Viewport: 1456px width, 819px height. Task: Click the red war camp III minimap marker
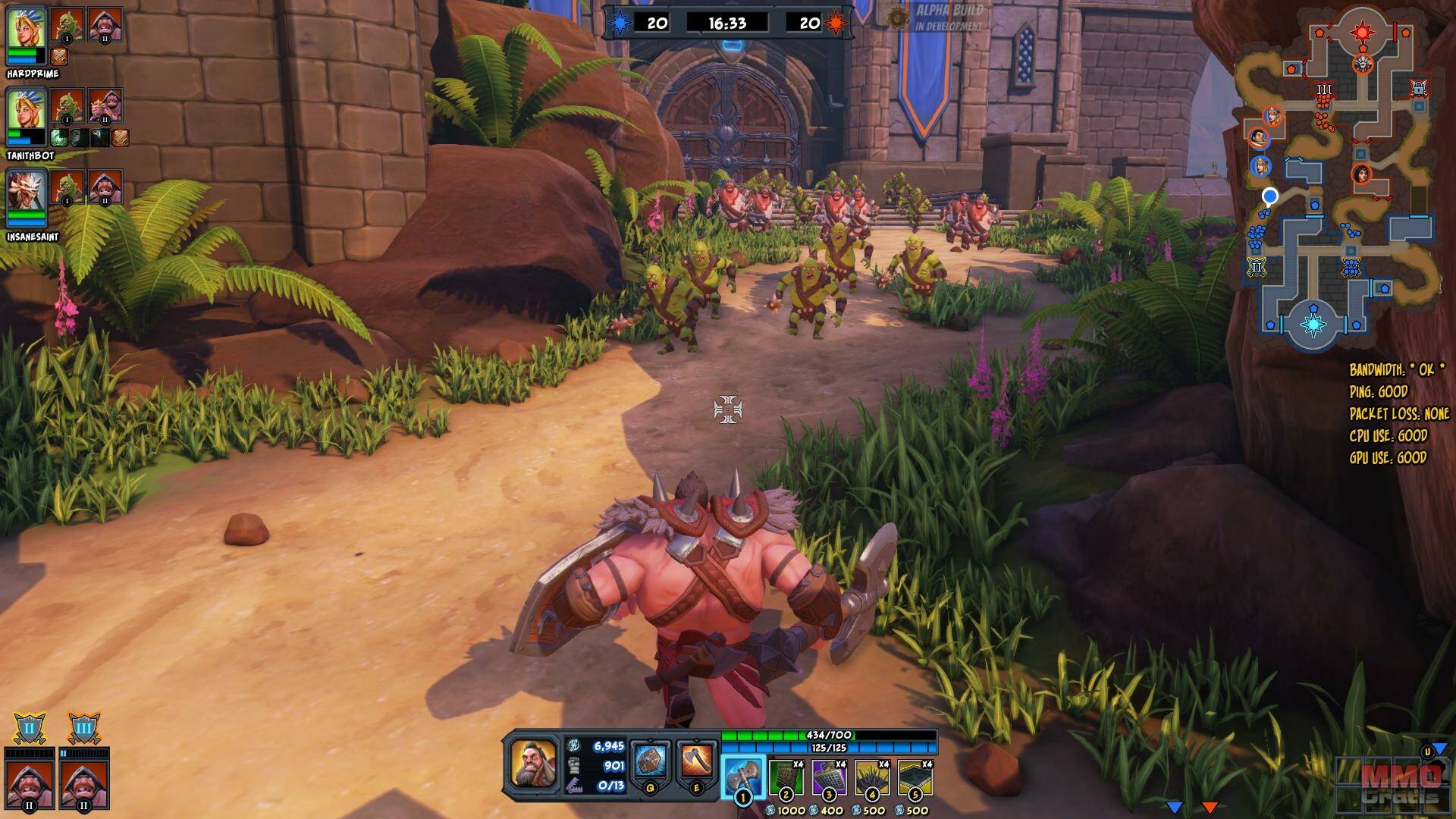(1324, 89)
